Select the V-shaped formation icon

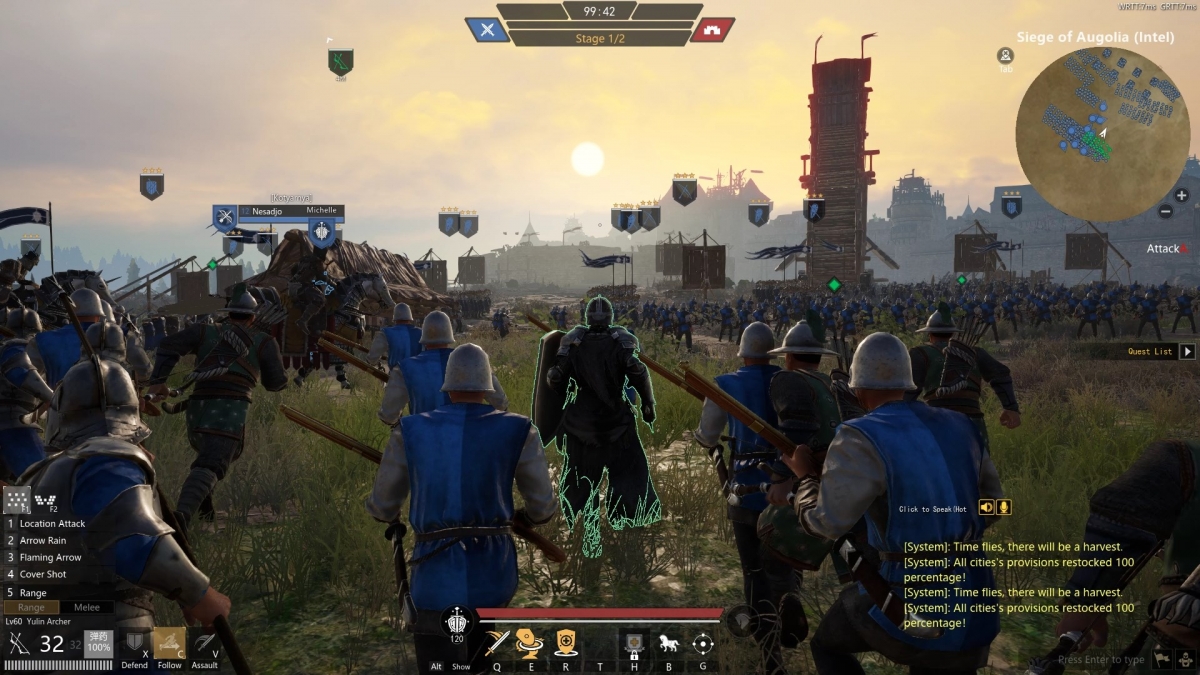[45, 499]
